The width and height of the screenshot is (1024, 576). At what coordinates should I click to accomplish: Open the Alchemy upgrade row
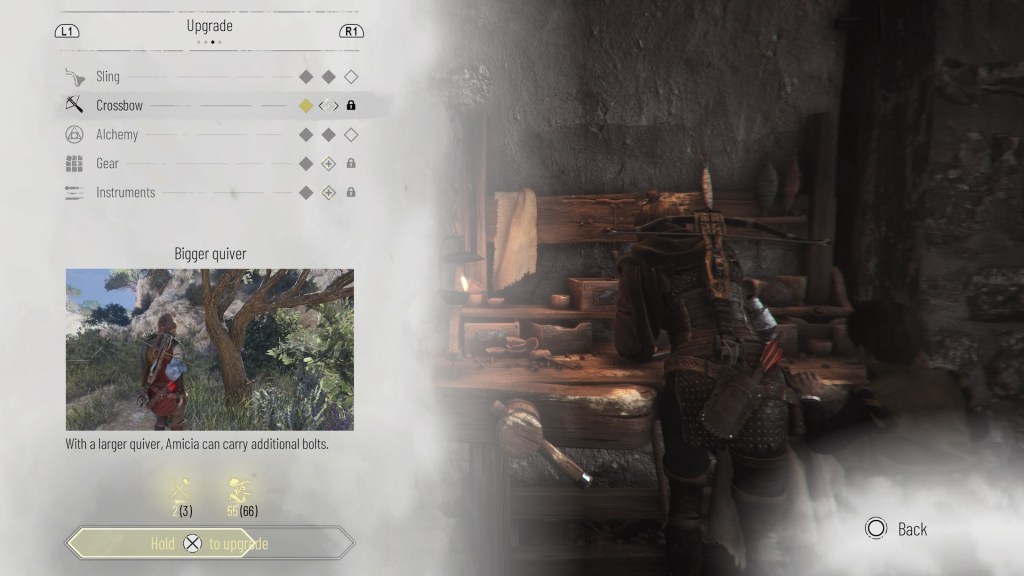coord(117,134)
